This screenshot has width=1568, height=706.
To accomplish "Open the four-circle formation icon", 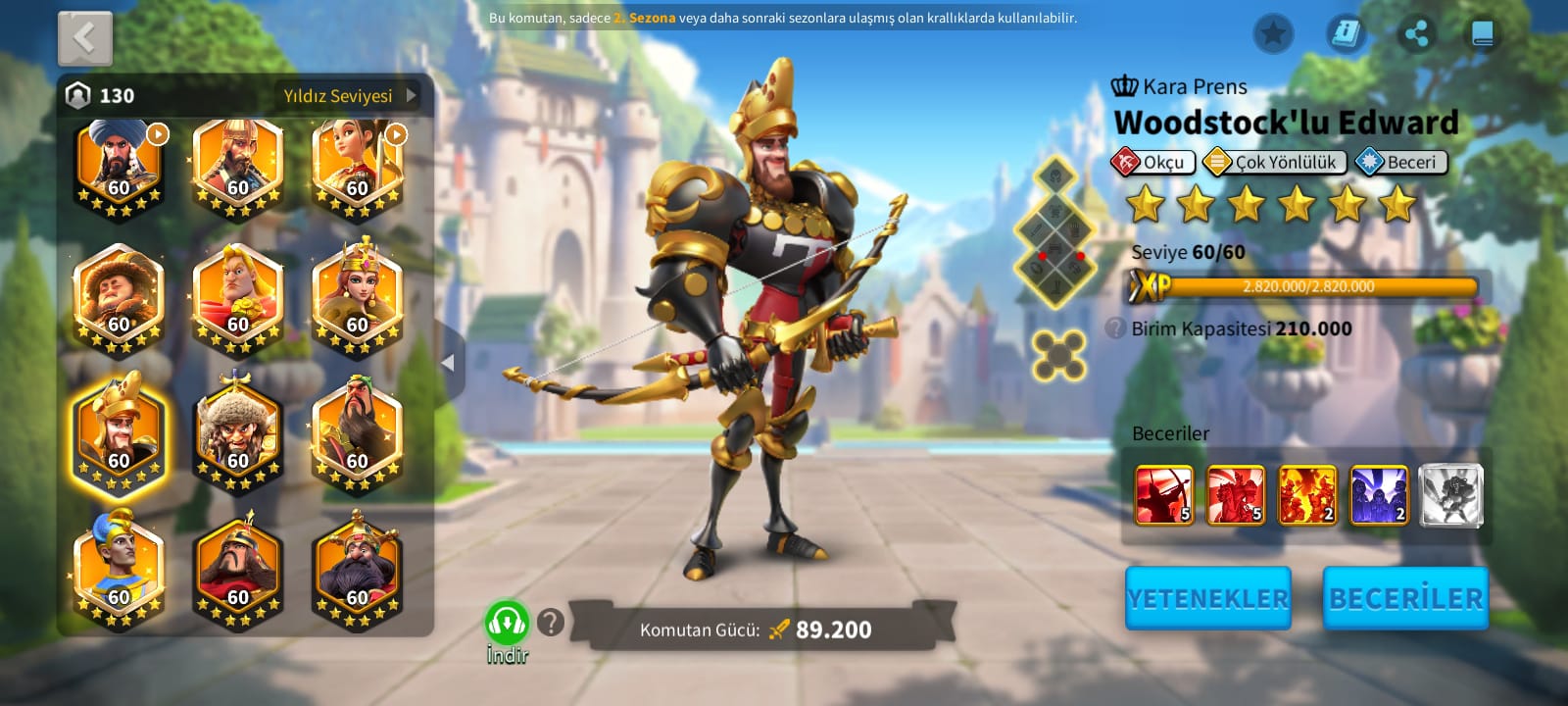I will pos(1058,354).
